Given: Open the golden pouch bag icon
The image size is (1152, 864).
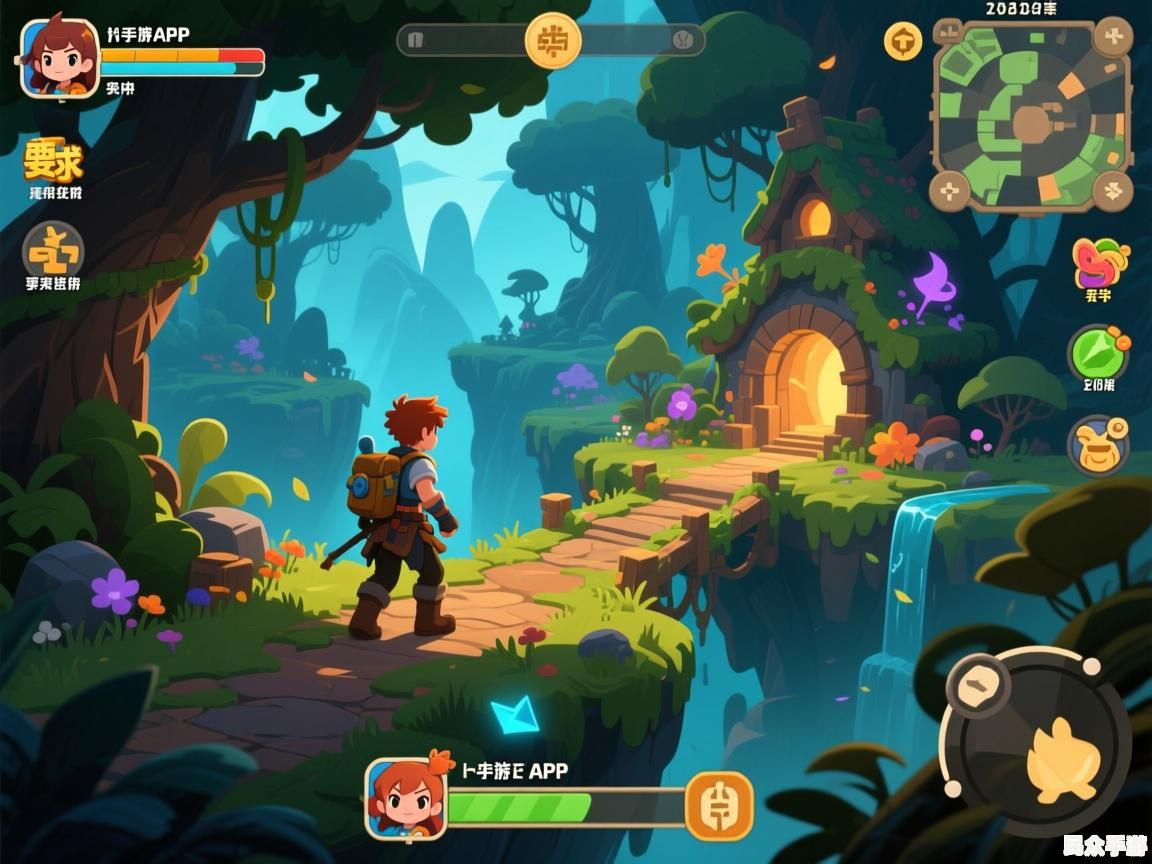Looking at the screenshot, I should [1098, 445].
